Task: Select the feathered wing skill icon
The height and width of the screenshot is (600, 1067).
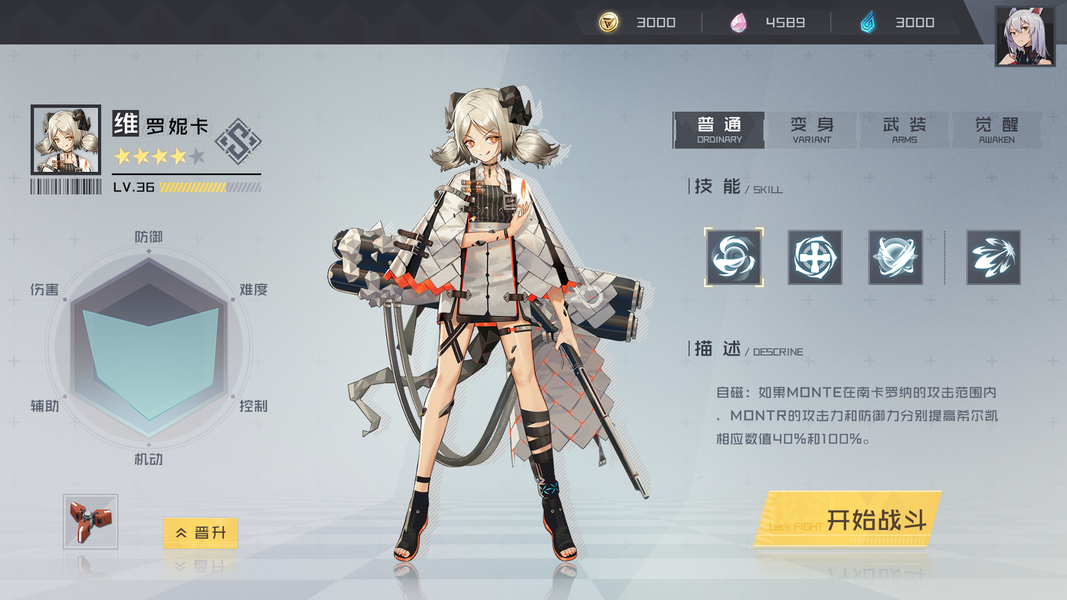Action: 993,257
